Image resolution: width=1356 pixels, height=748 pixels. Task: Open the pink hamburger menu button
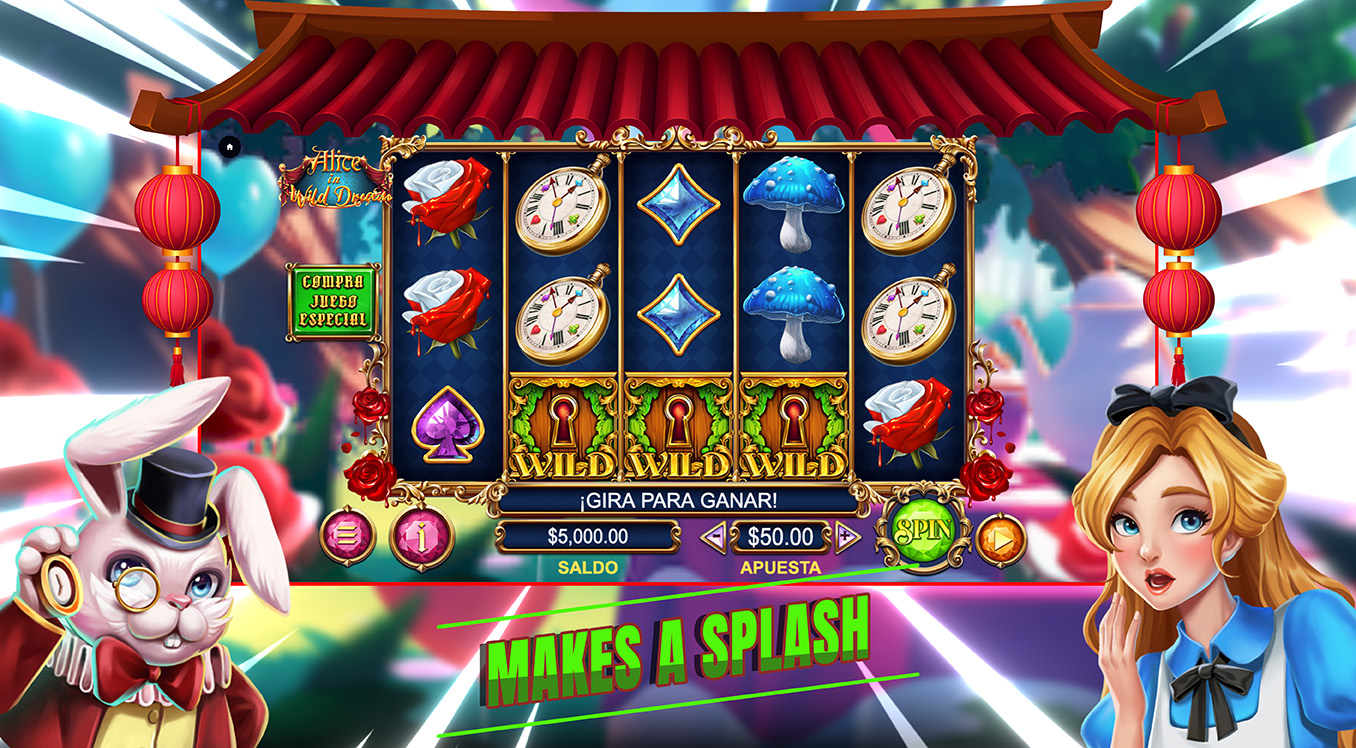(x=347, y=537)
